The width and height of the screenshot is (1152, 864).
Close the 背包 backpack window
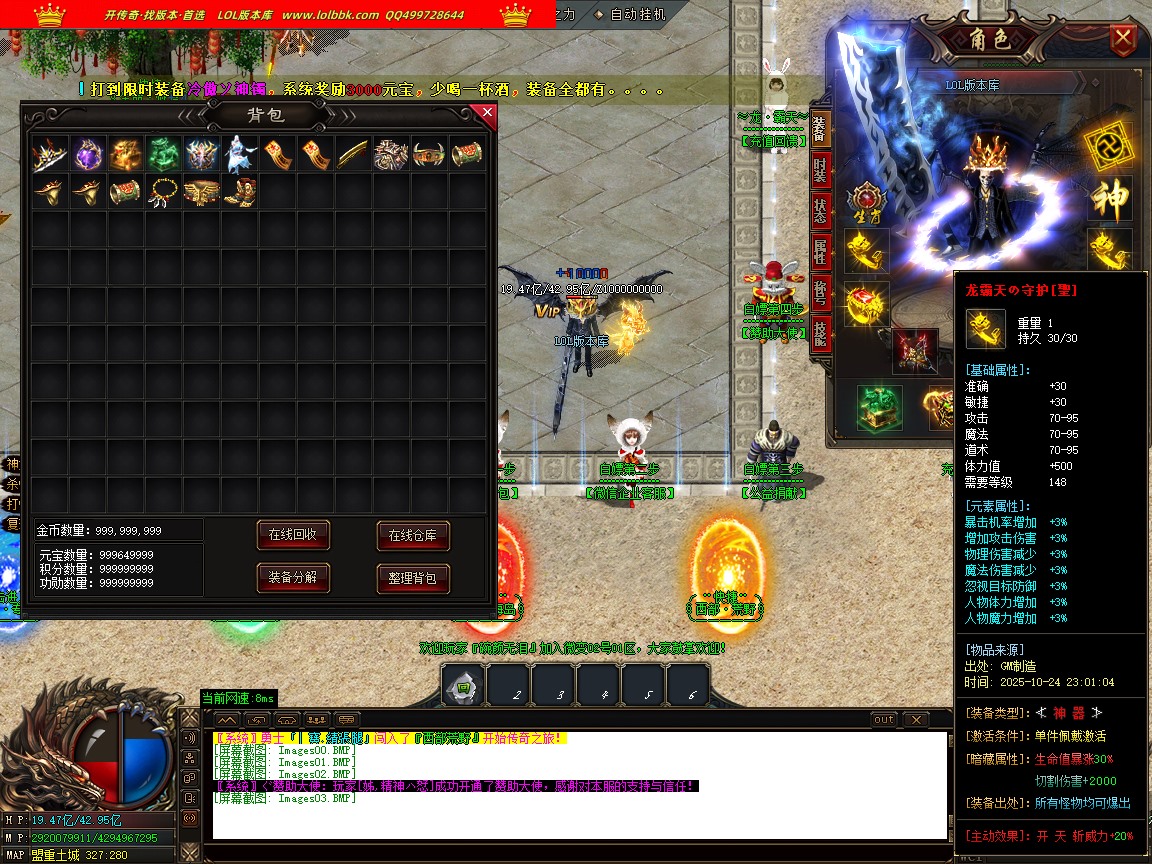point(487,113)
